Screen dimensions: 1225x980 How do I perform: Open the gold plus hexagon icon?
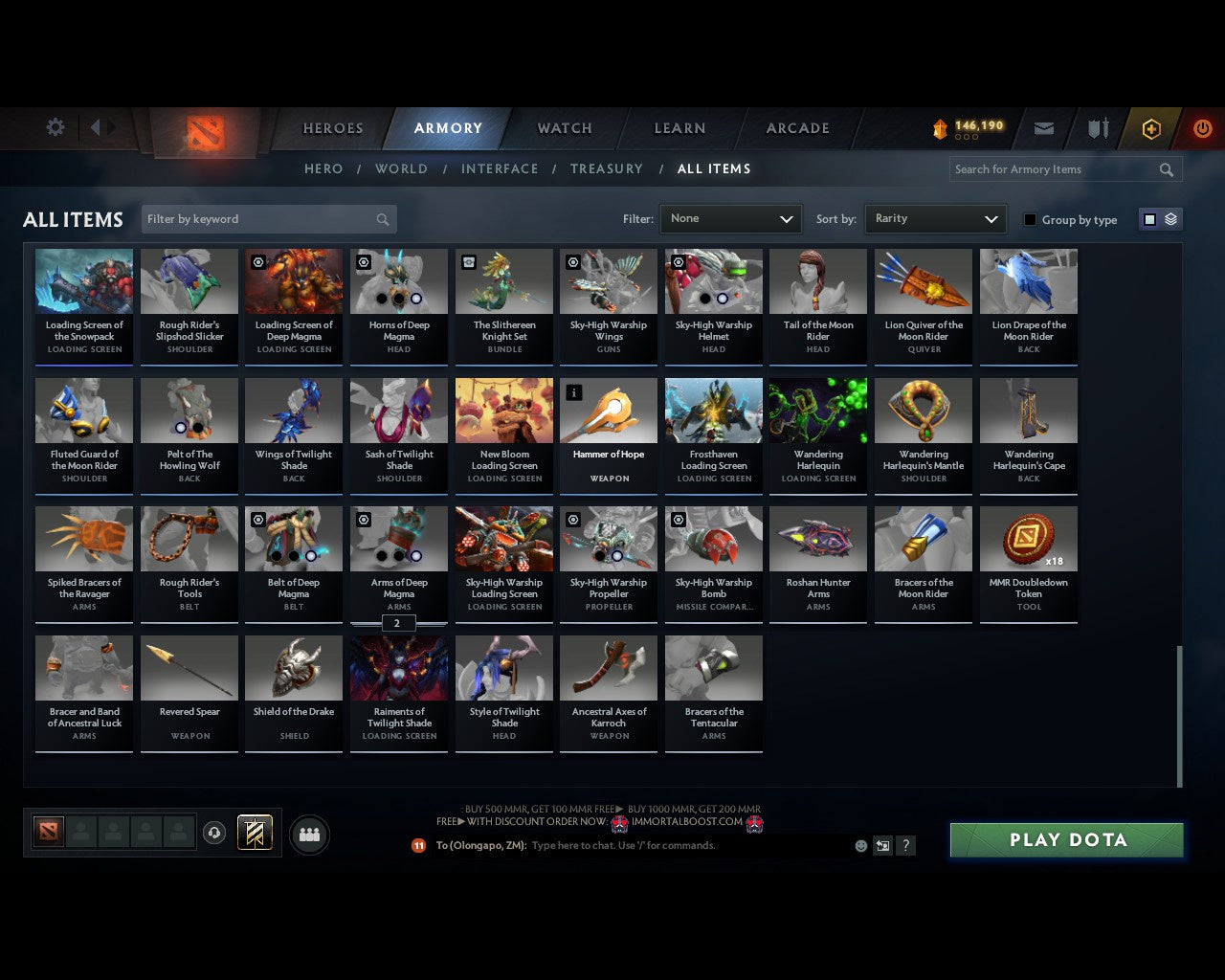[x=1150, y=128]
